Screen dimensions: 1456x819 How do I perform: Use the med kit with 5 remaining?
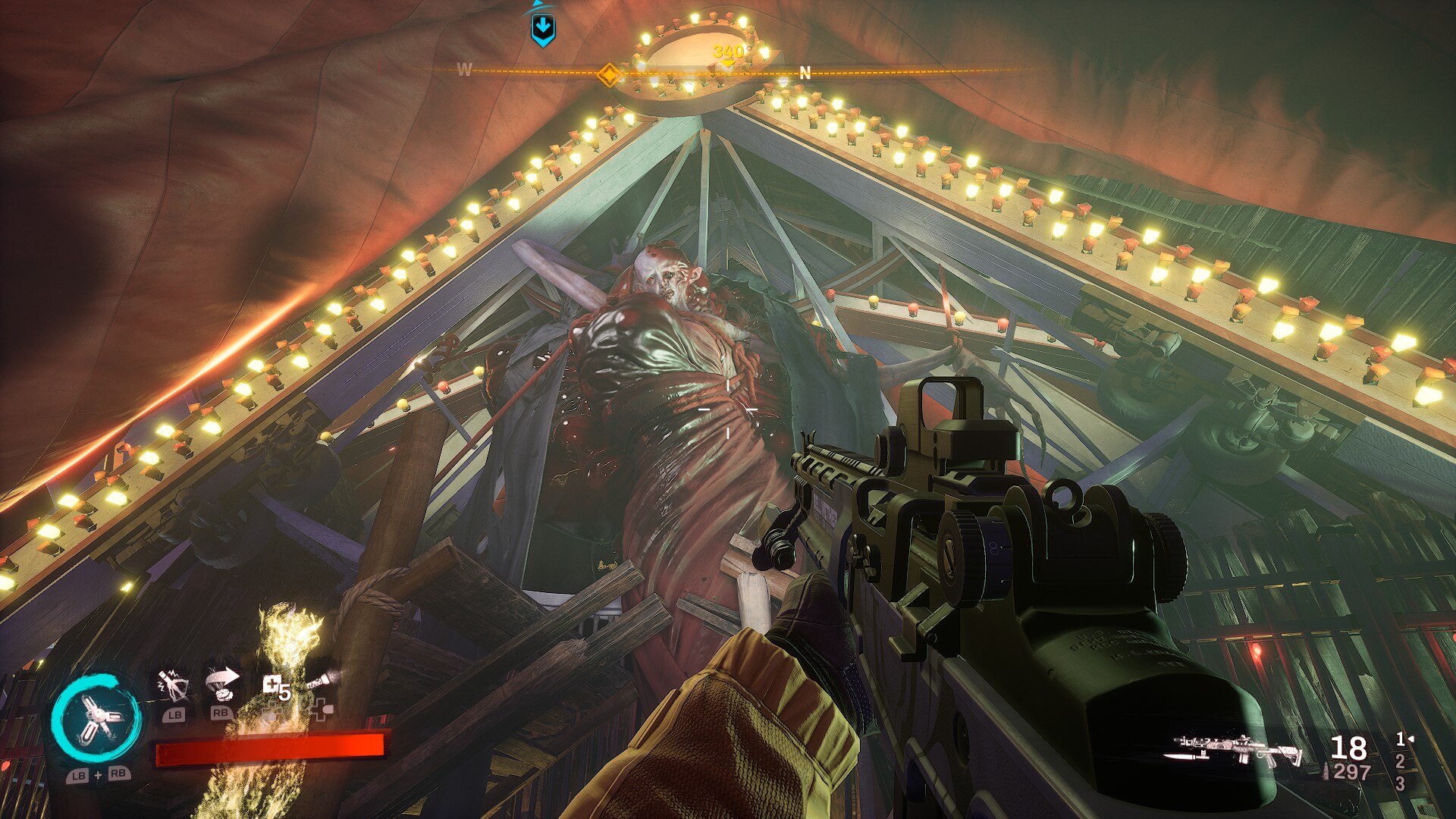coord(275,689)
